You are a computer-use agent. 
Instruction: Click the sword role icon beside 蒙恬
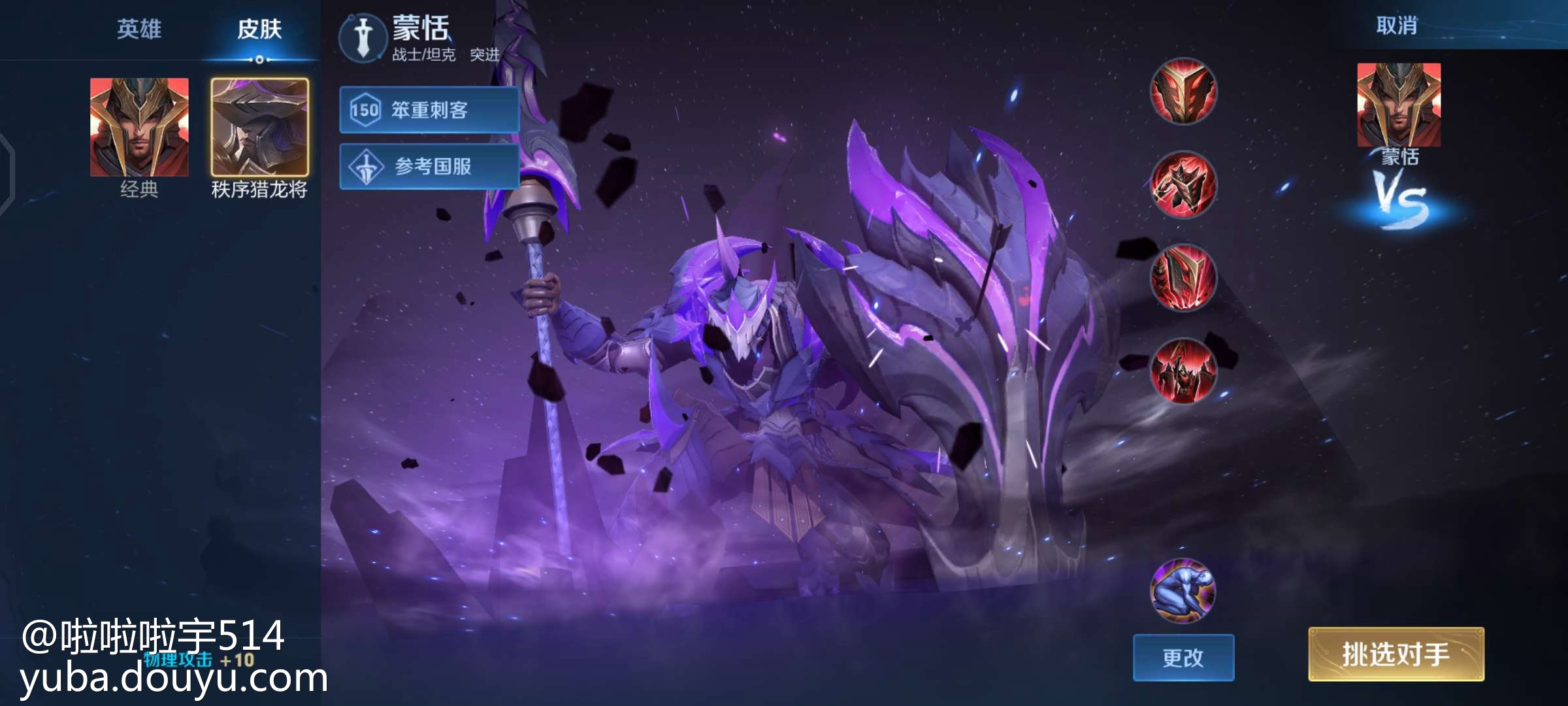pos(363,38)
